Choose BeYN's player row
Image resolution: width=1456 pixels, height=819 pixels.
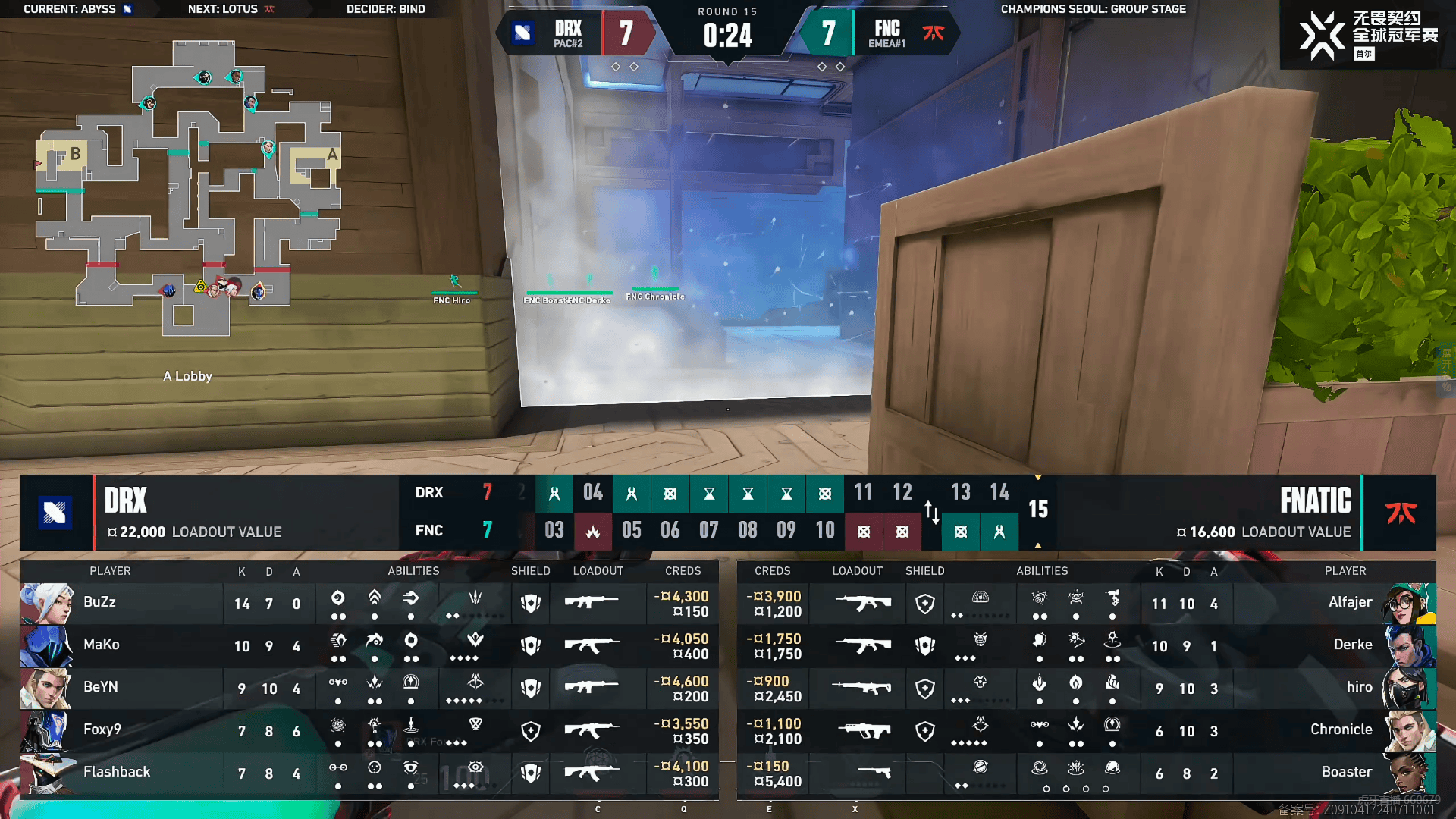(121, 689)
